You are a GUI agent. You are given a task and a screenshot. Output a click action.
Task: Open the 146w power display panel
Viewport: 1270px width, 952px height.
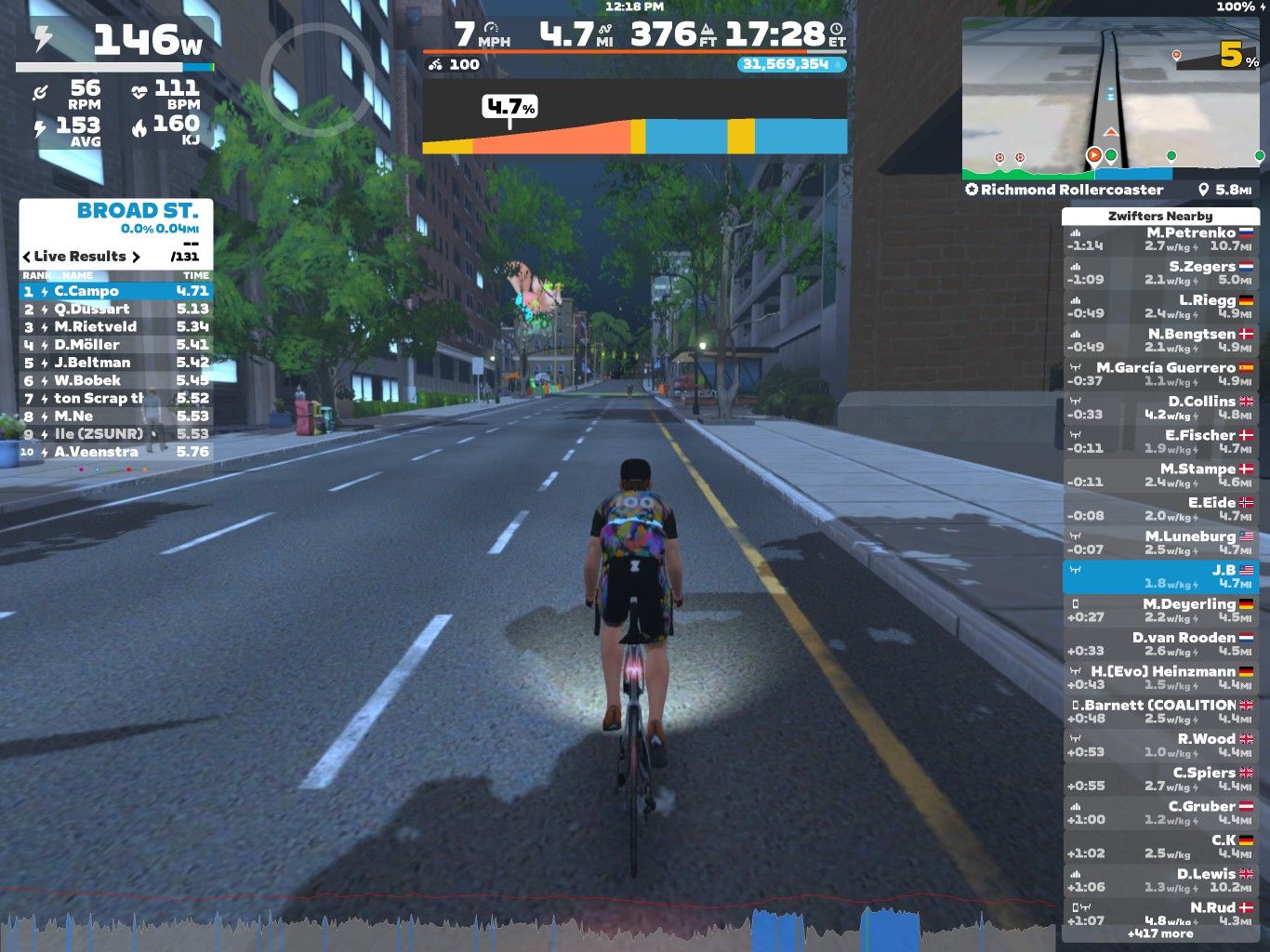[115, 42]
